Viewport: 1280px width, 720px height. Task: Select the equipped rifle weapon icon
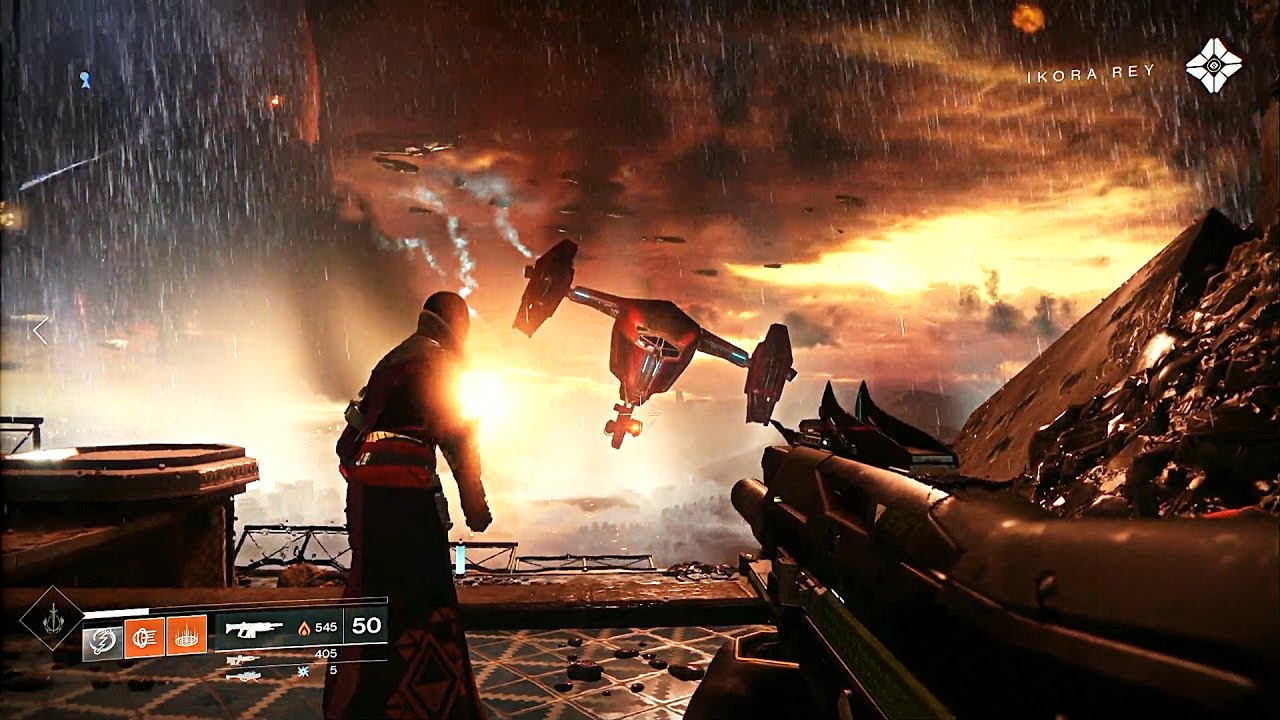pos(253,629)
